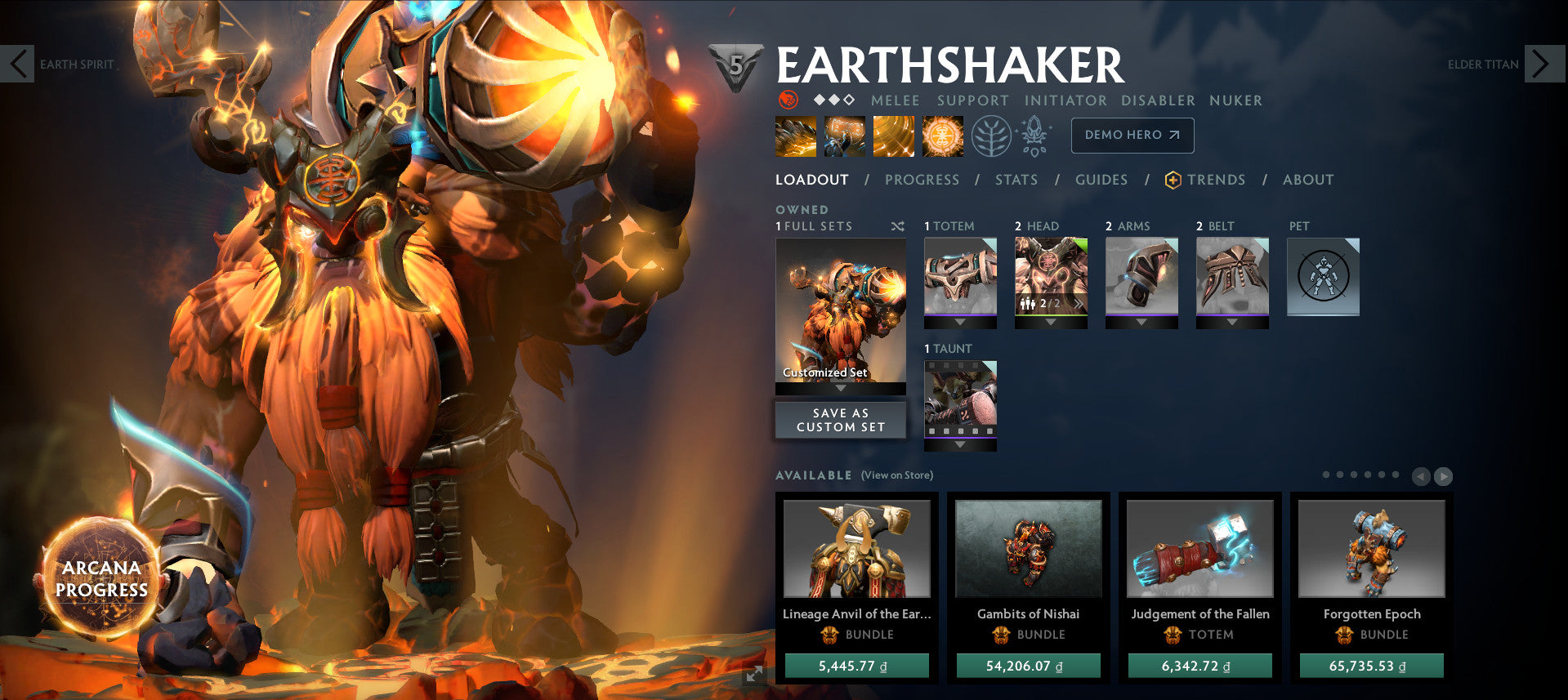The height and width of the screenshot is (700, 1568).
Task: Select the facet upgrade icon beside the talent tree
Action: pos(1034,136)
